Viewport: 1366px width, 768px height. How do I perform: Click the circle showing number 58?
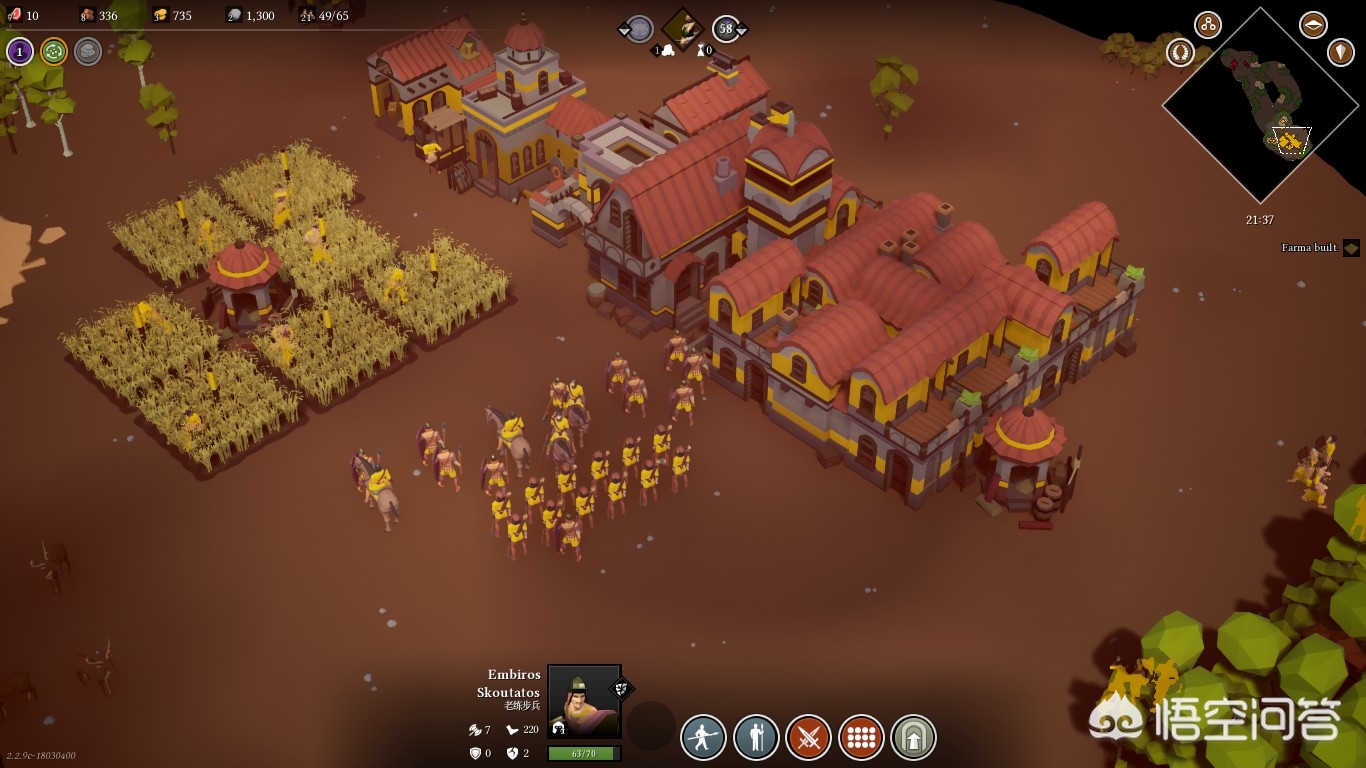tap(727, 29)
